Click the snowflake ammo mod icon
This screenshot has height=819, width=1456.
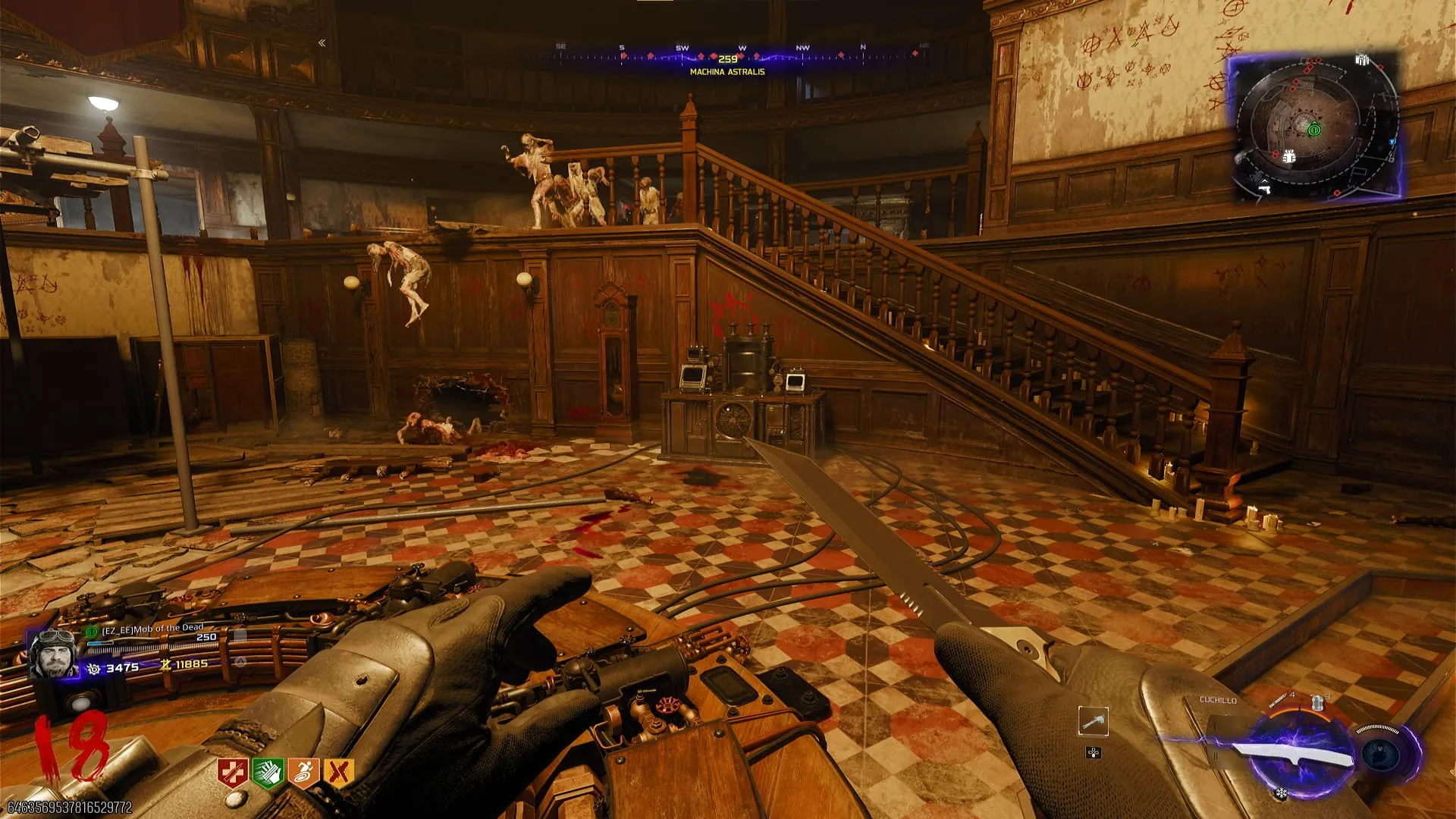(x=1281, y=794)
